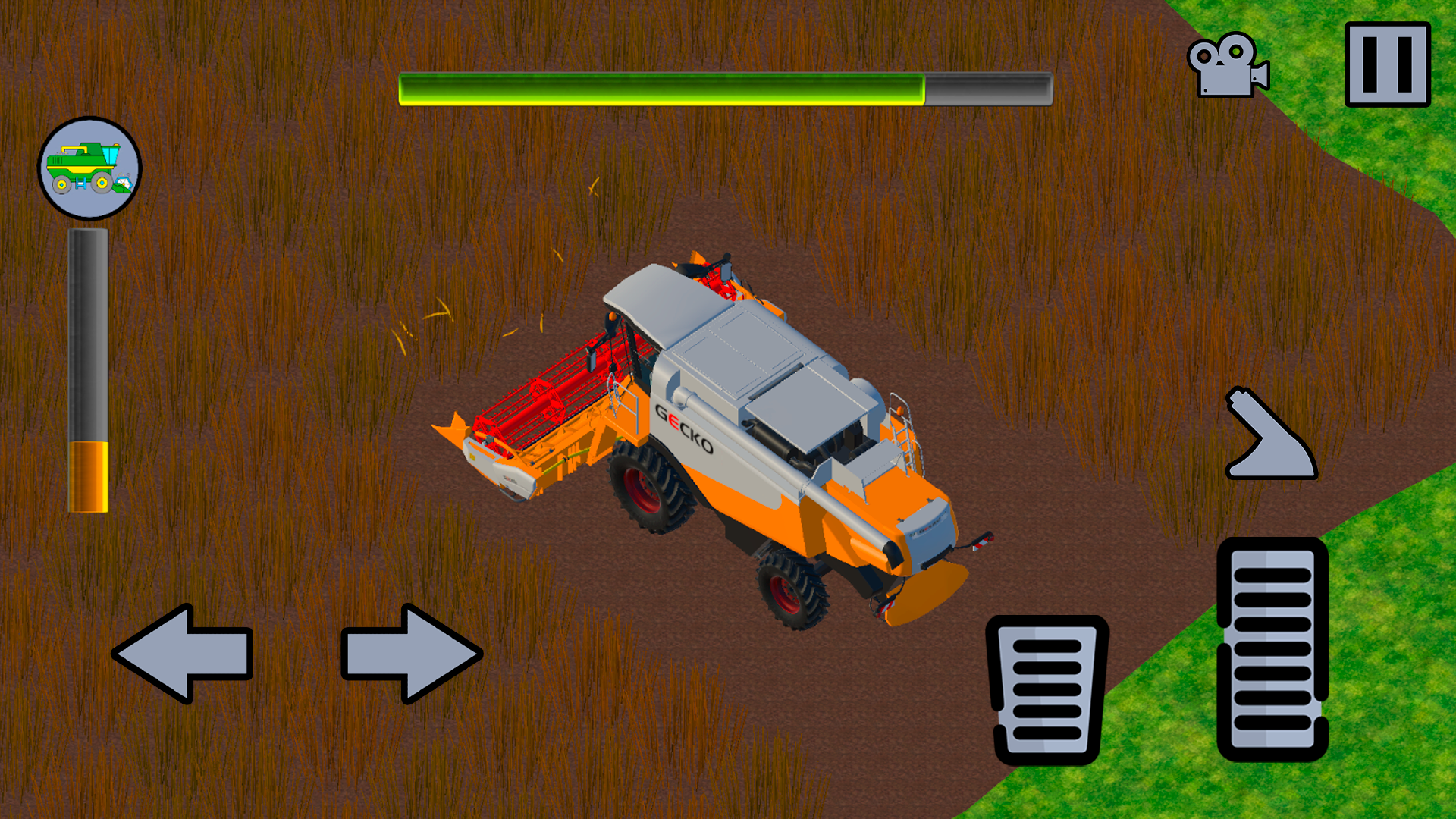Screen dimensions: 1456x819
Task: Tap the grain tank fill gauge
Action: tap(89, 372)
